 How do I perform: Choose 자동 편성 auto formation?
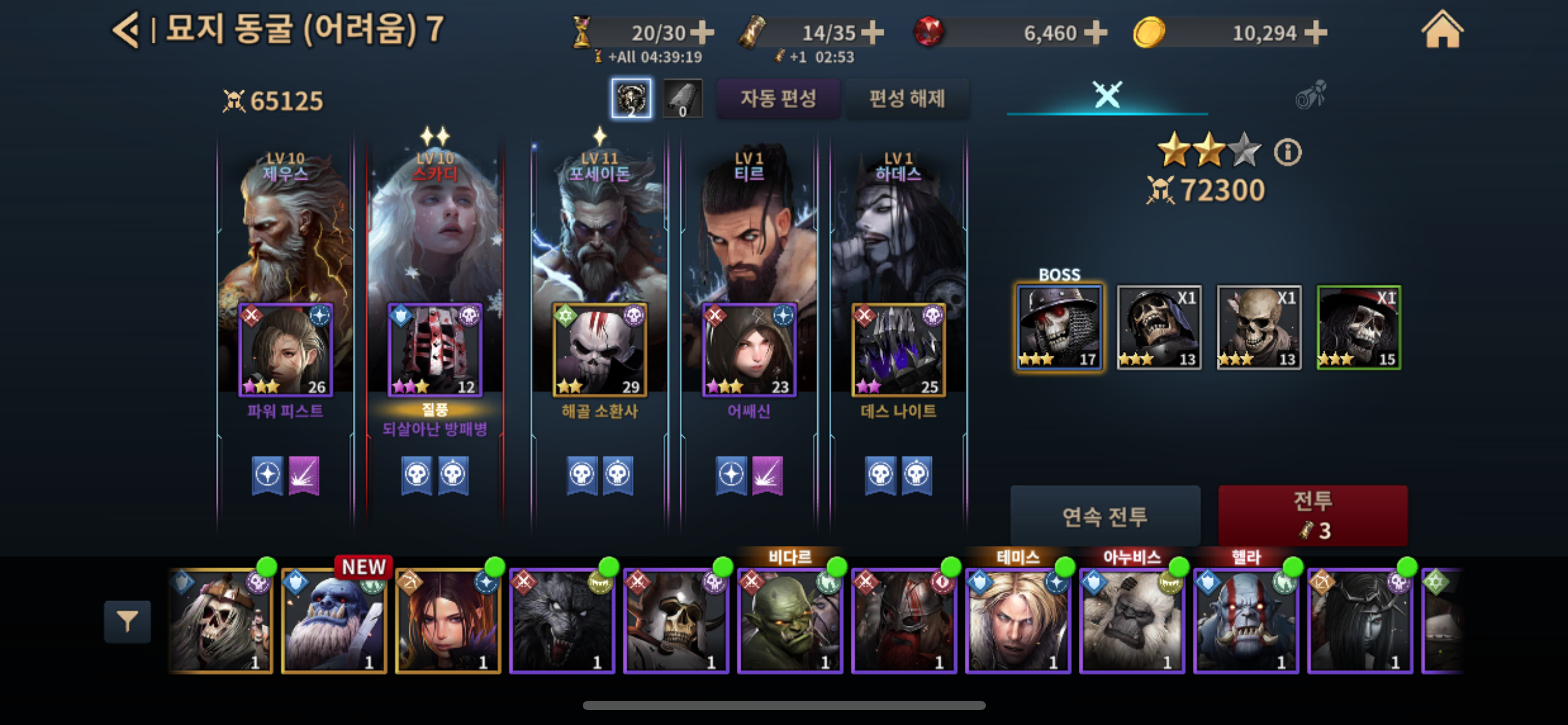(778, 99)
